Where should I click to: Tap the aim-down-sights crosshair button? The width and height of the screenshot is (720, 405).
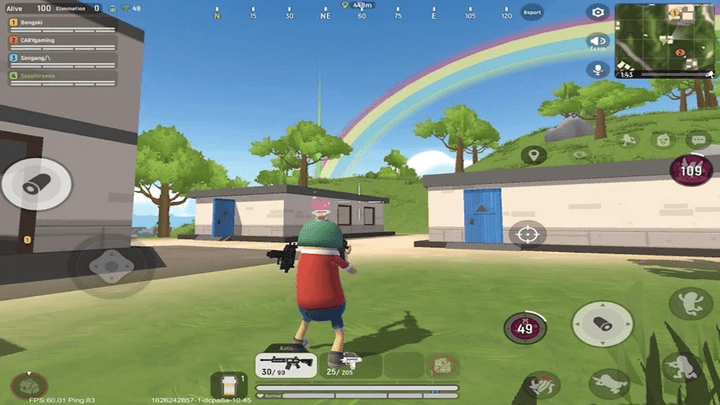coord(527,235)
